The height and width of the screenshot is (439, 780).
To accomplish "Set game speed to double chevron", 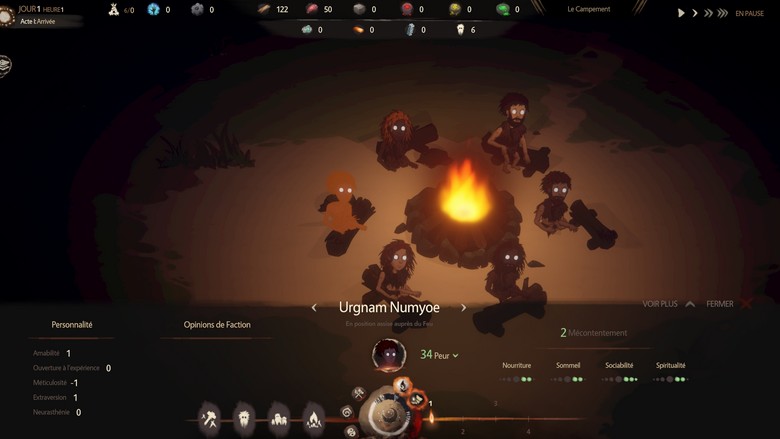I will pyautogui.click(x=709, y=13).
